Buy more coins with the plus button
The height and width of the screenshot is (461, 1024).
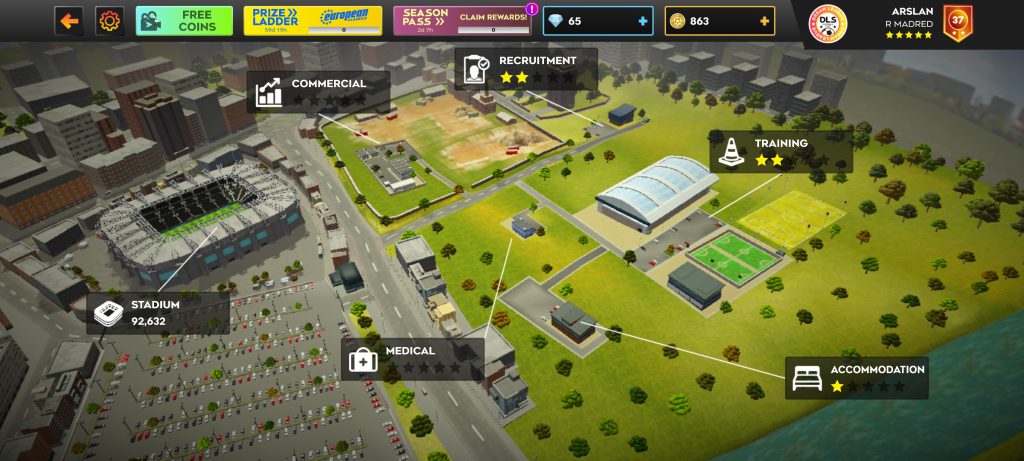[765, 21]
